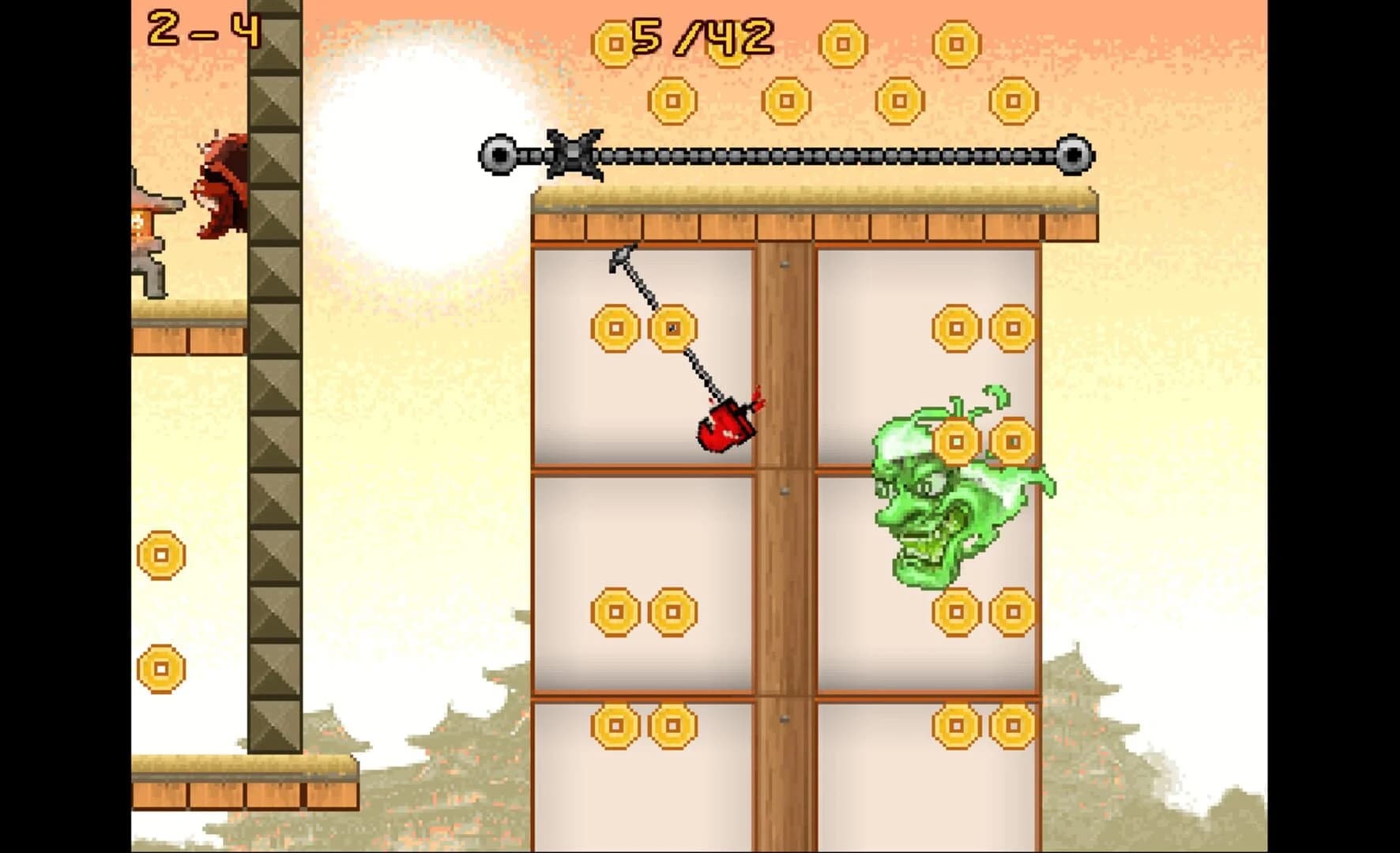Grab the coin pair overlapping the green ghost's head
Screen dimensions: 1400x853
point(984,442)
